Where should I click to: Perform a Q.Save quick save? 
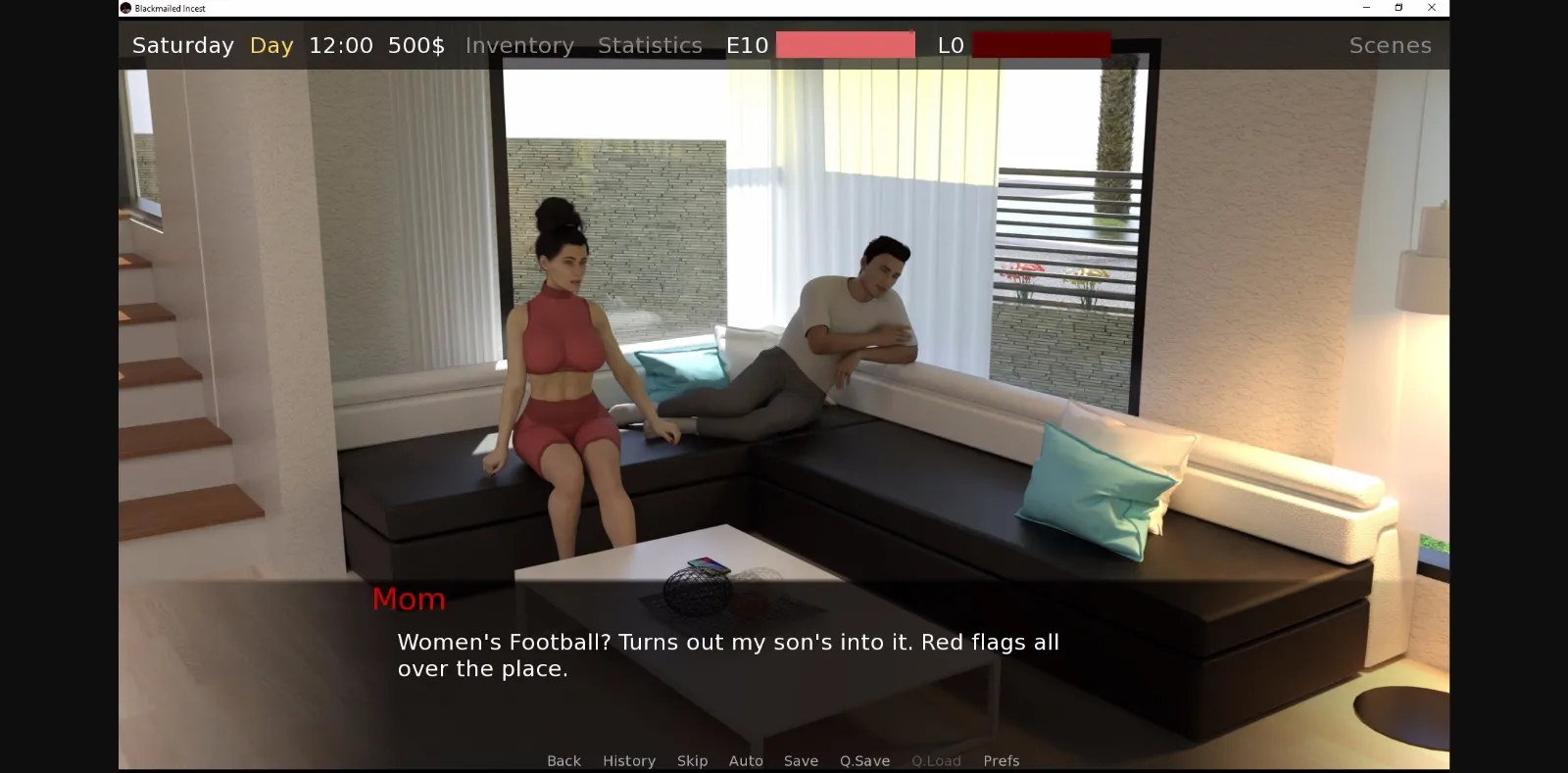click(x=863, y=760)
